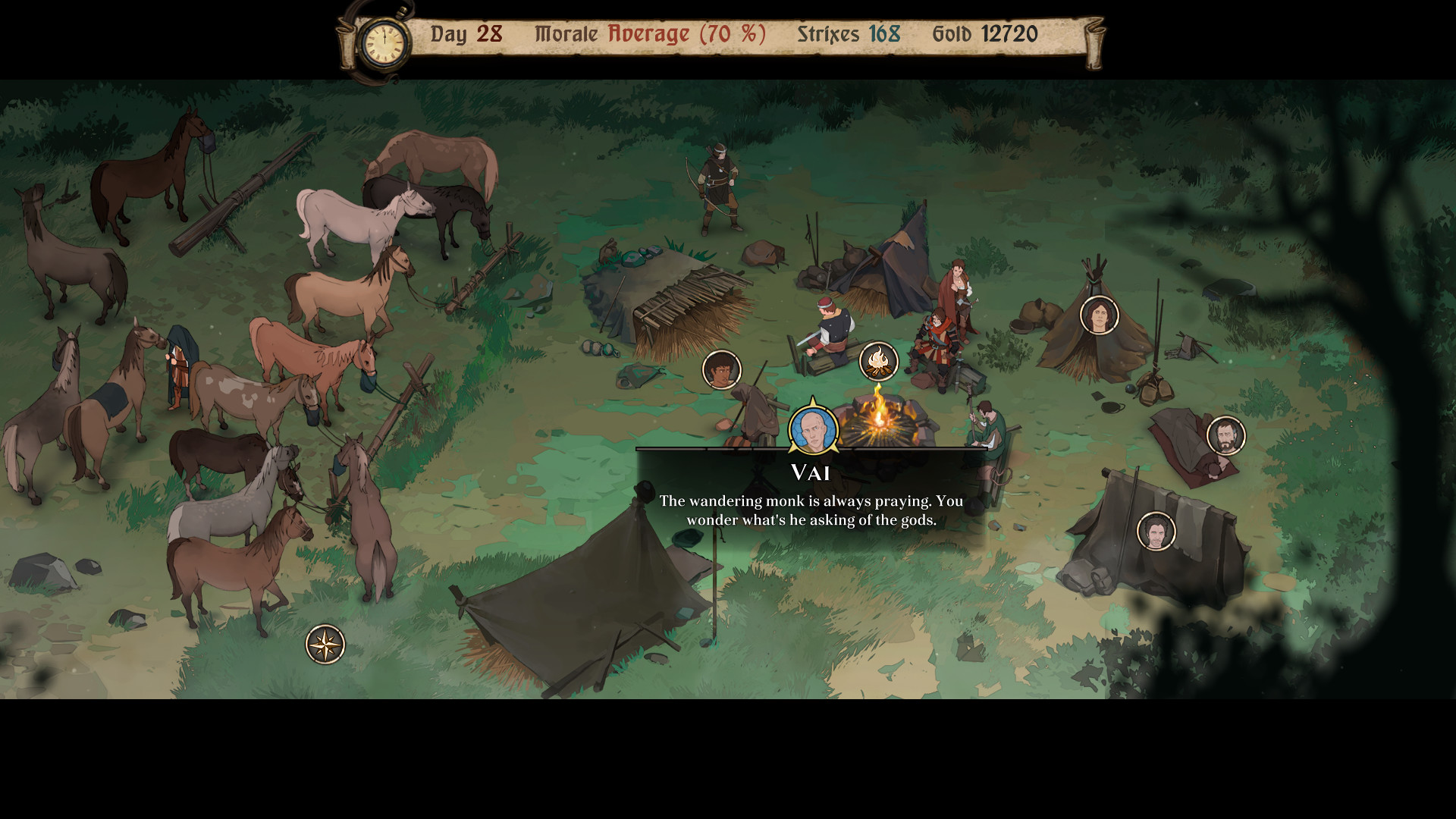Click the campfire icon above the fire
The height and width of the screenshot is (819, 1456).
(878, 361)
